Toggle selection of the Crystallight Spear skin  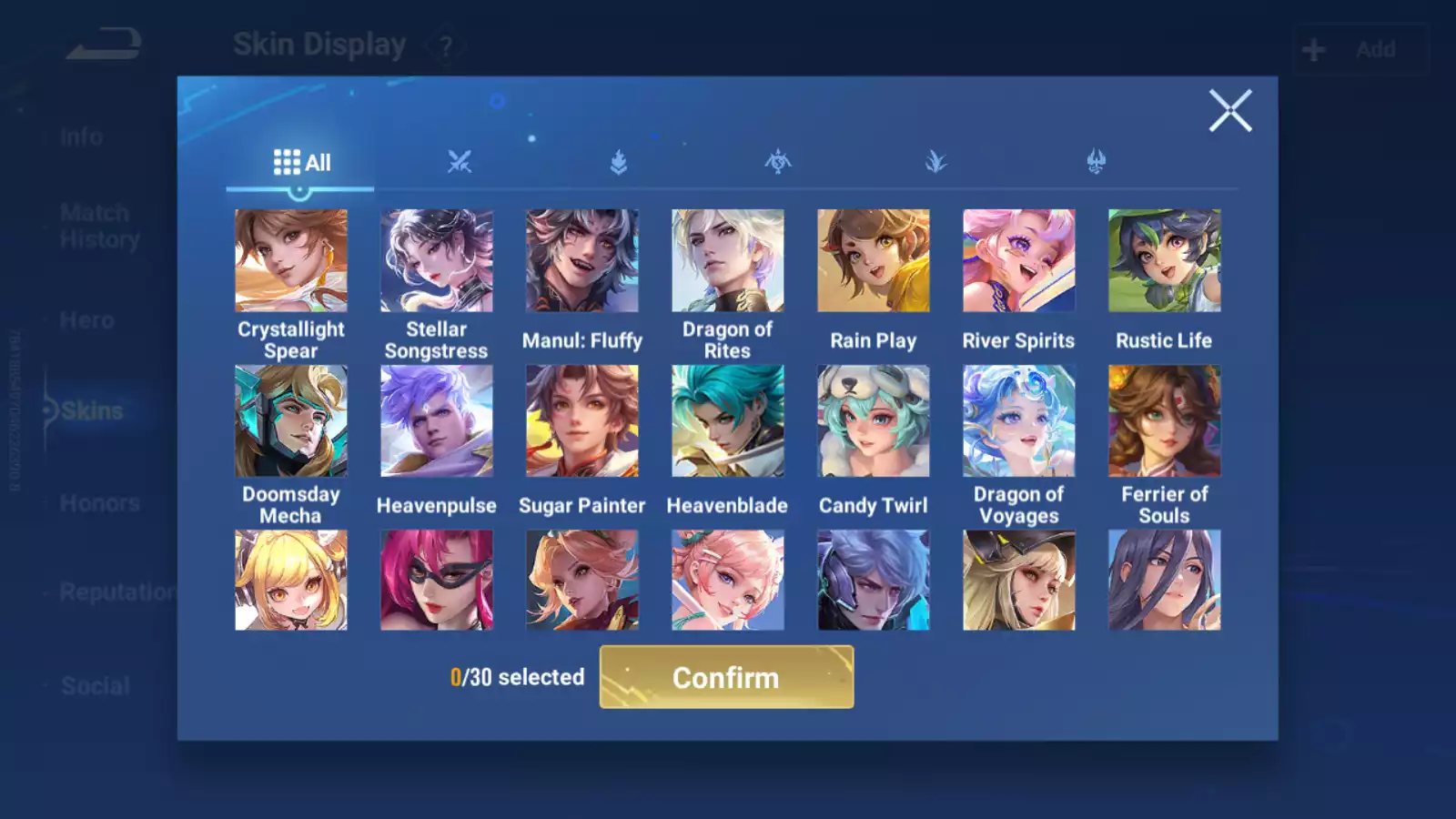[x=291, y=259]
